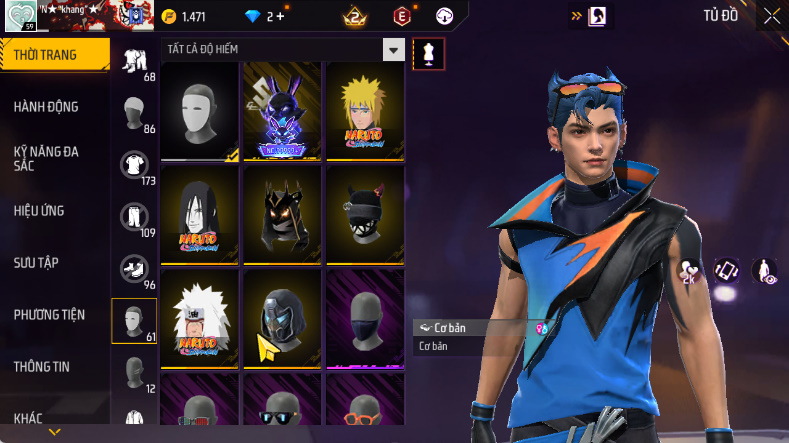789x443 pixels.
Task: Pick the black cat-ear helmet item
Action: point(364,214)
